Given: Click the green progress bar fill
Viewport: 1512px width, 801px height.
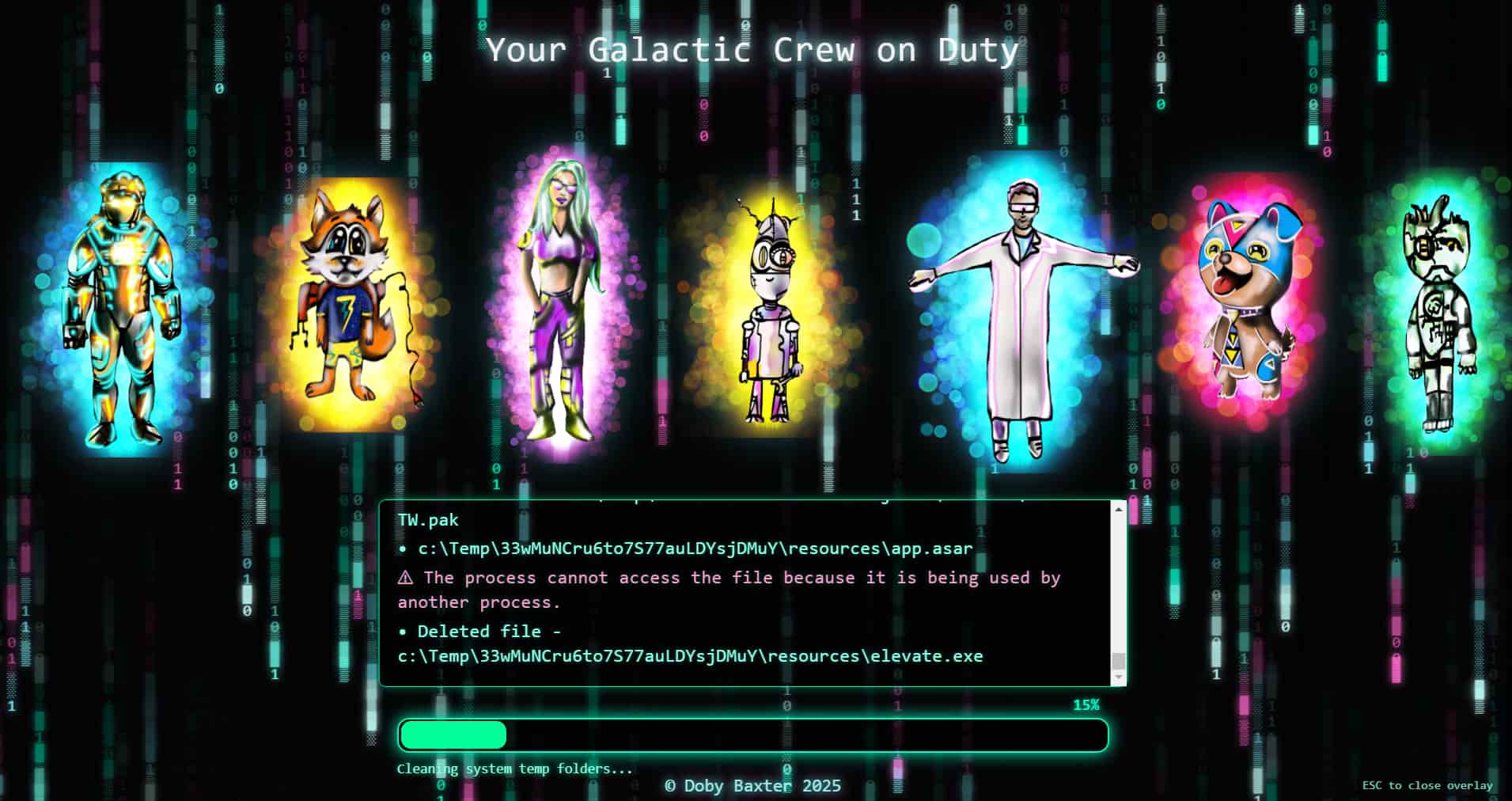Looking at the screenshot, I should pos(451,735).
